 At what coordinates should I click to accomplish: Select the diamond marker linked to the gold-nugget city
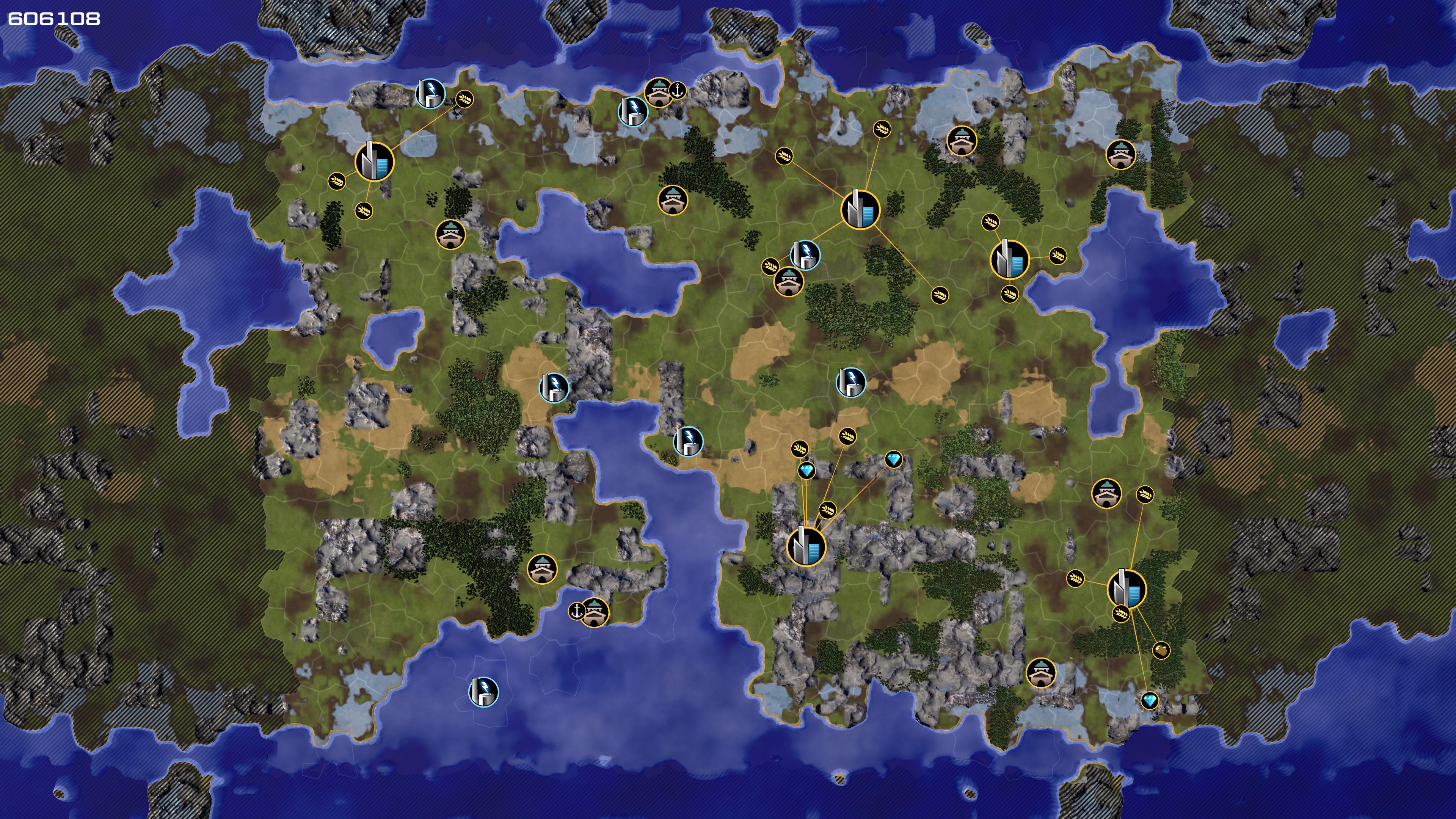tap(1149, 701)
